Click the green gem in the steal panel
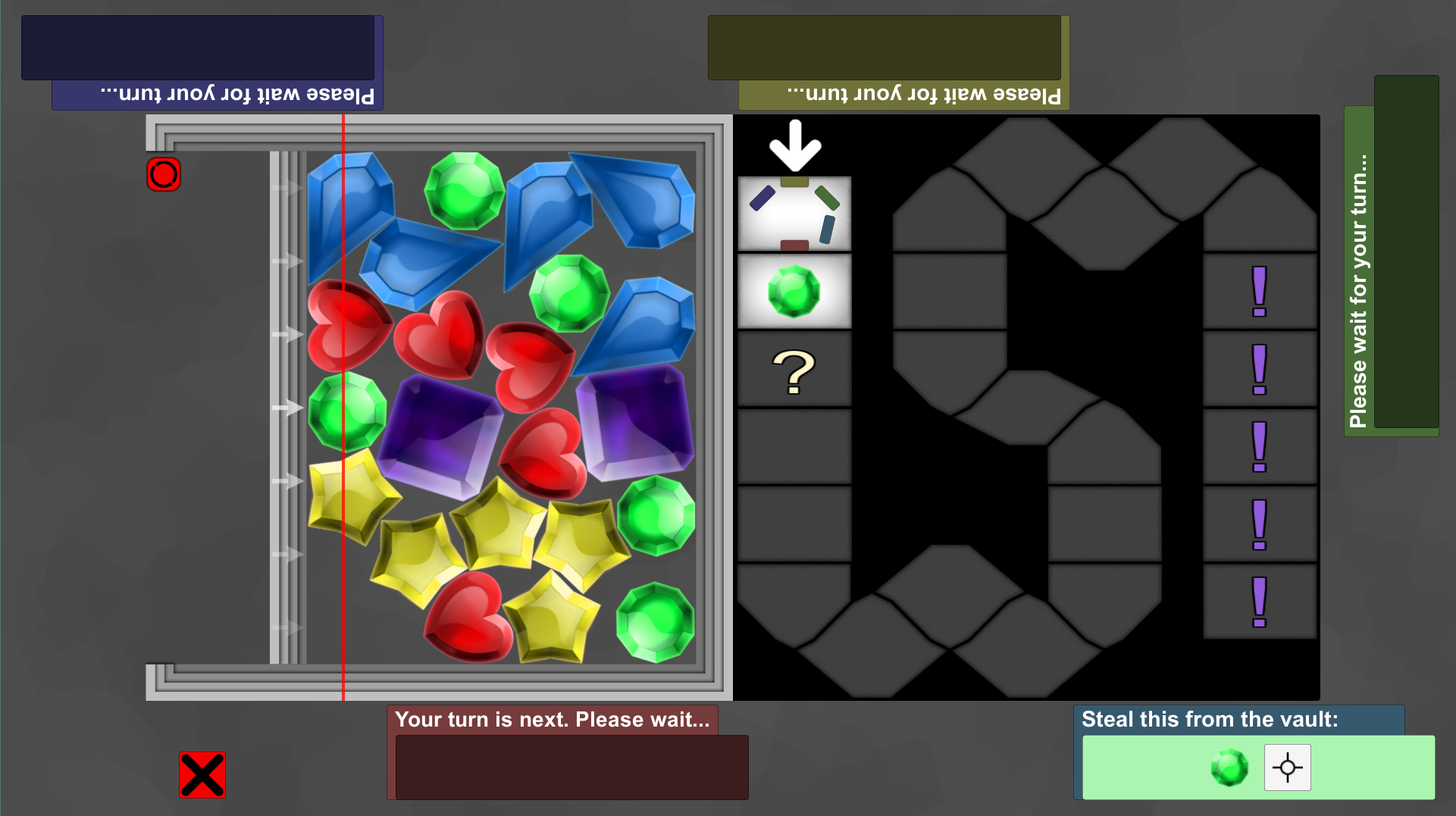The width and height of the screenshot is (1456, 816). pyautogui.click(x=1229, y=768)
